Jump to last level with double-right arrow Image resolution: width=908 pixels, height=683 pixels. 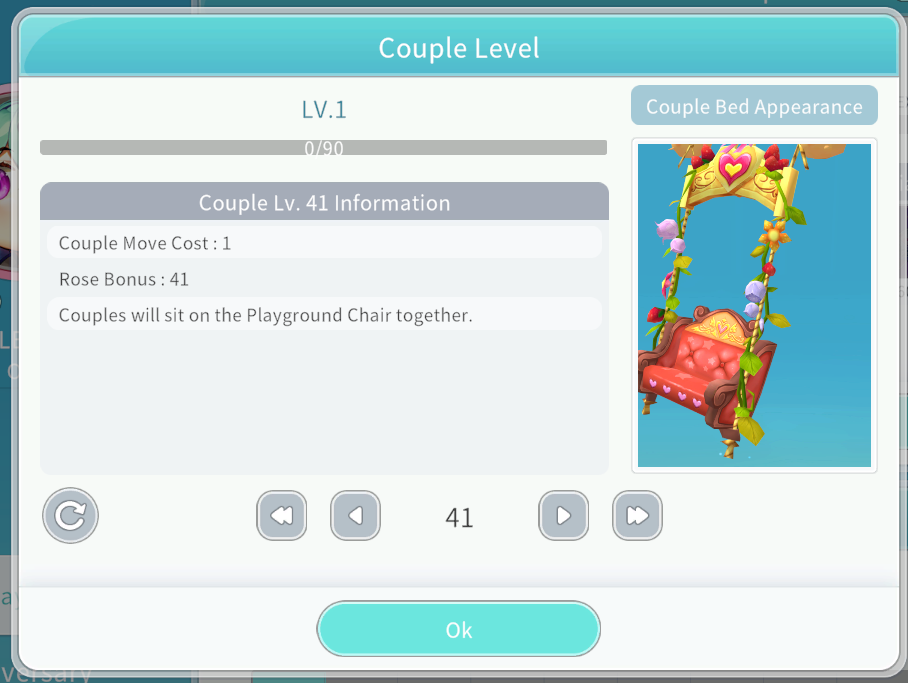(637, 516)
